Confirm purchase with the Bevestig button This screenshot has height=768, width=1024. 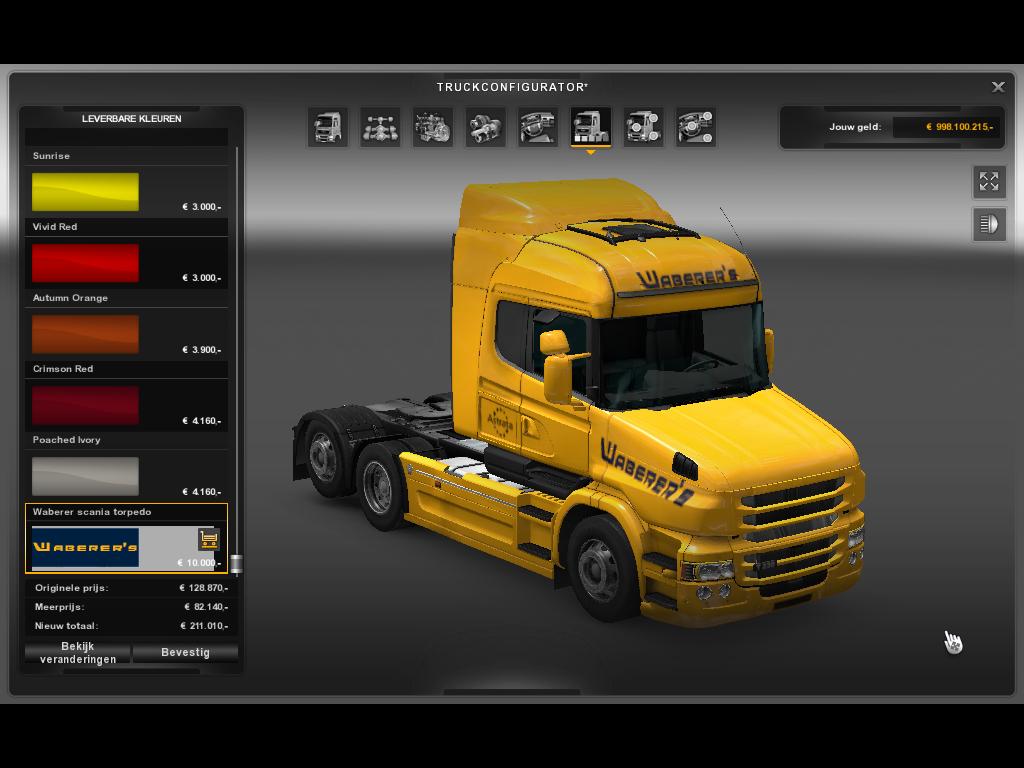click(x=185, y=653)
